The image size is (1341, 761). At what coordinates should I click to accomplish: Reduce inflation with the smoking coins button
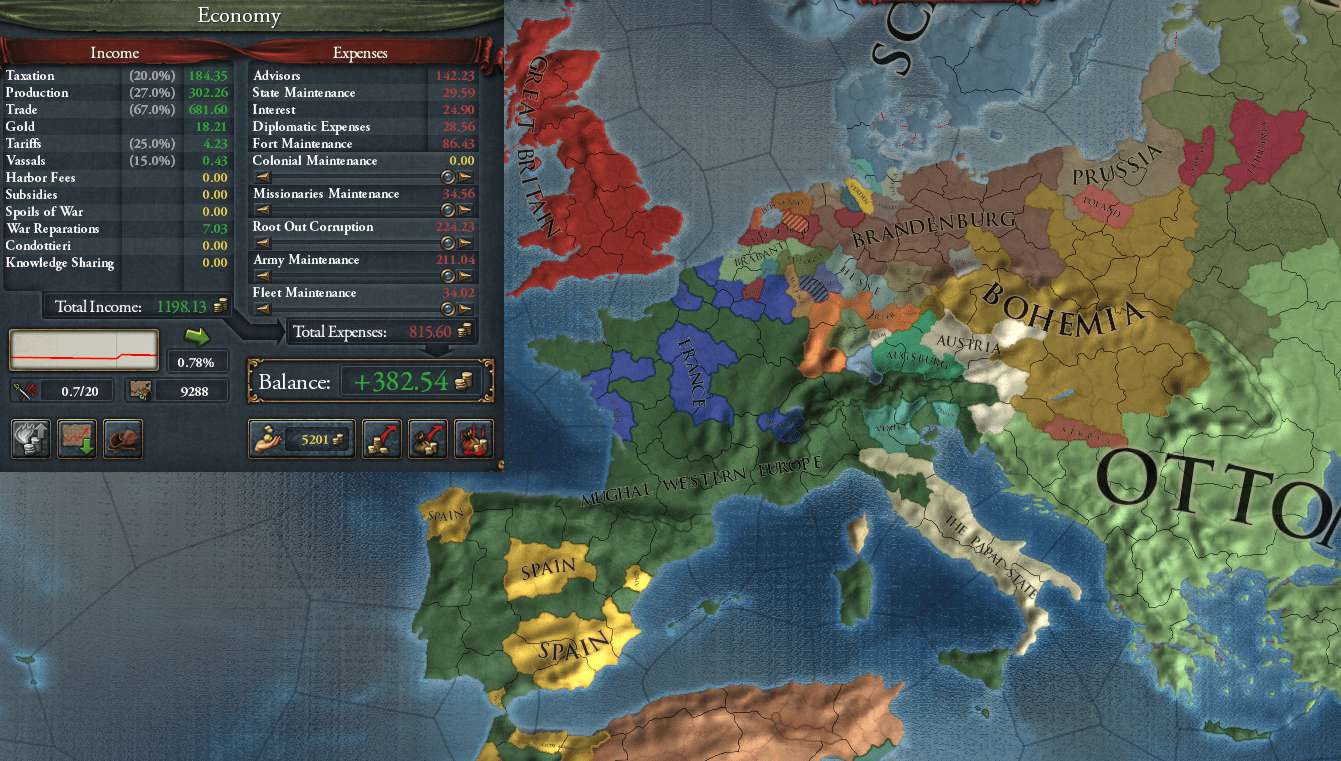pyautogui.click(x=31, y=439)
